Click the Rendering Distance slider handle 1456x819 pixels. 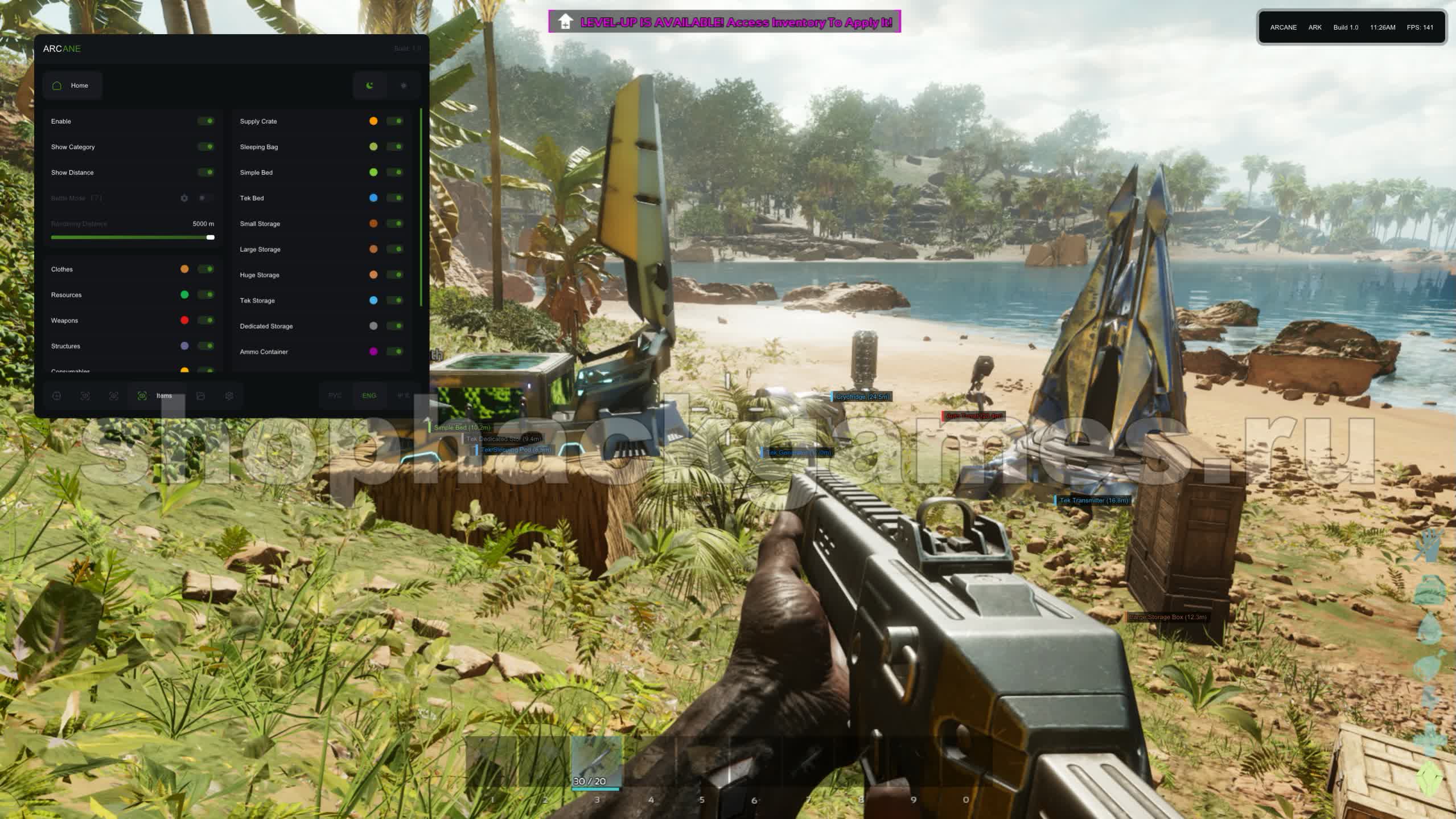(211, 237)
